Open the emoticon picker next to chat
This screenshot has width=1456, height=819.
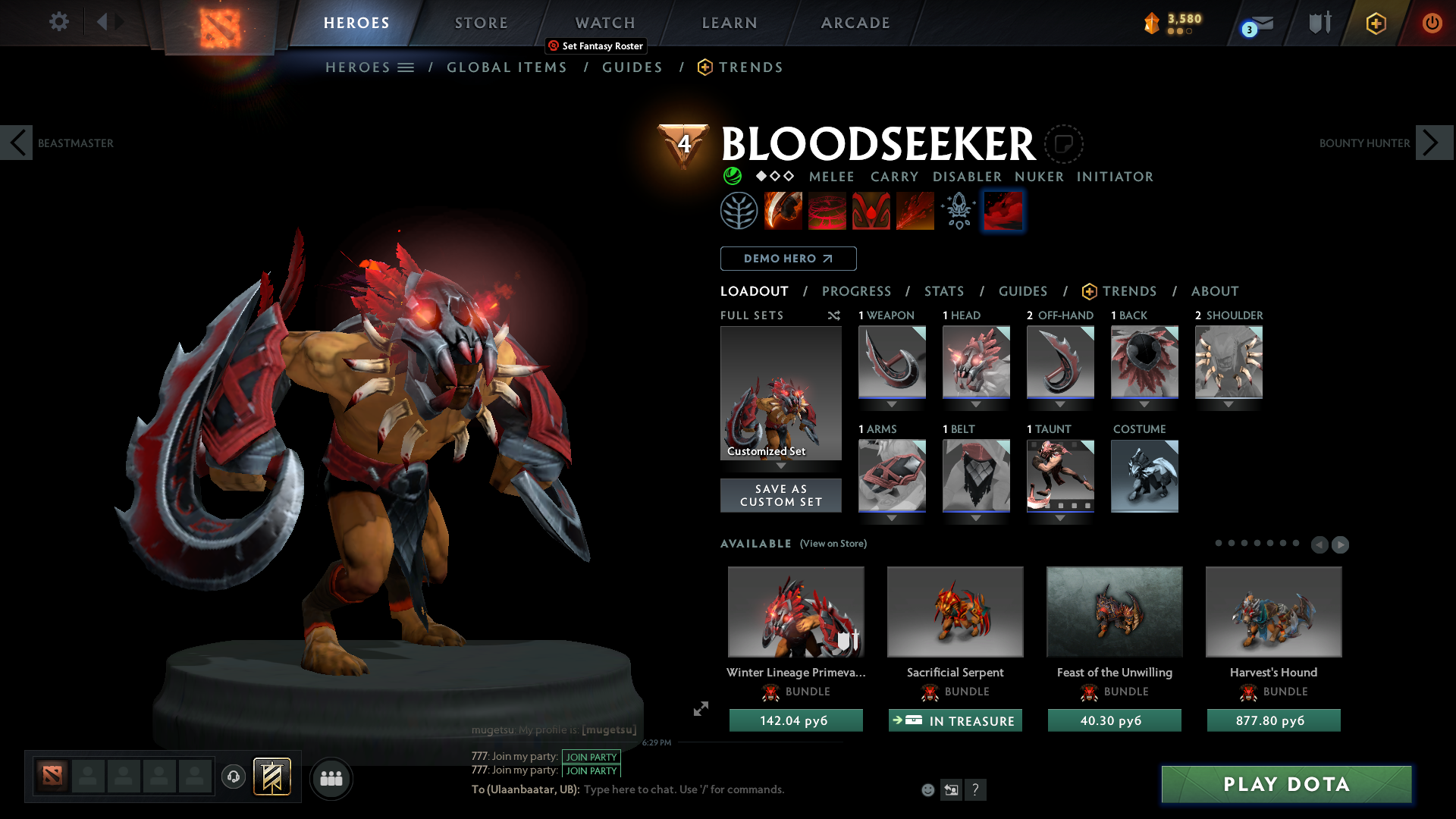click(927, 789)
